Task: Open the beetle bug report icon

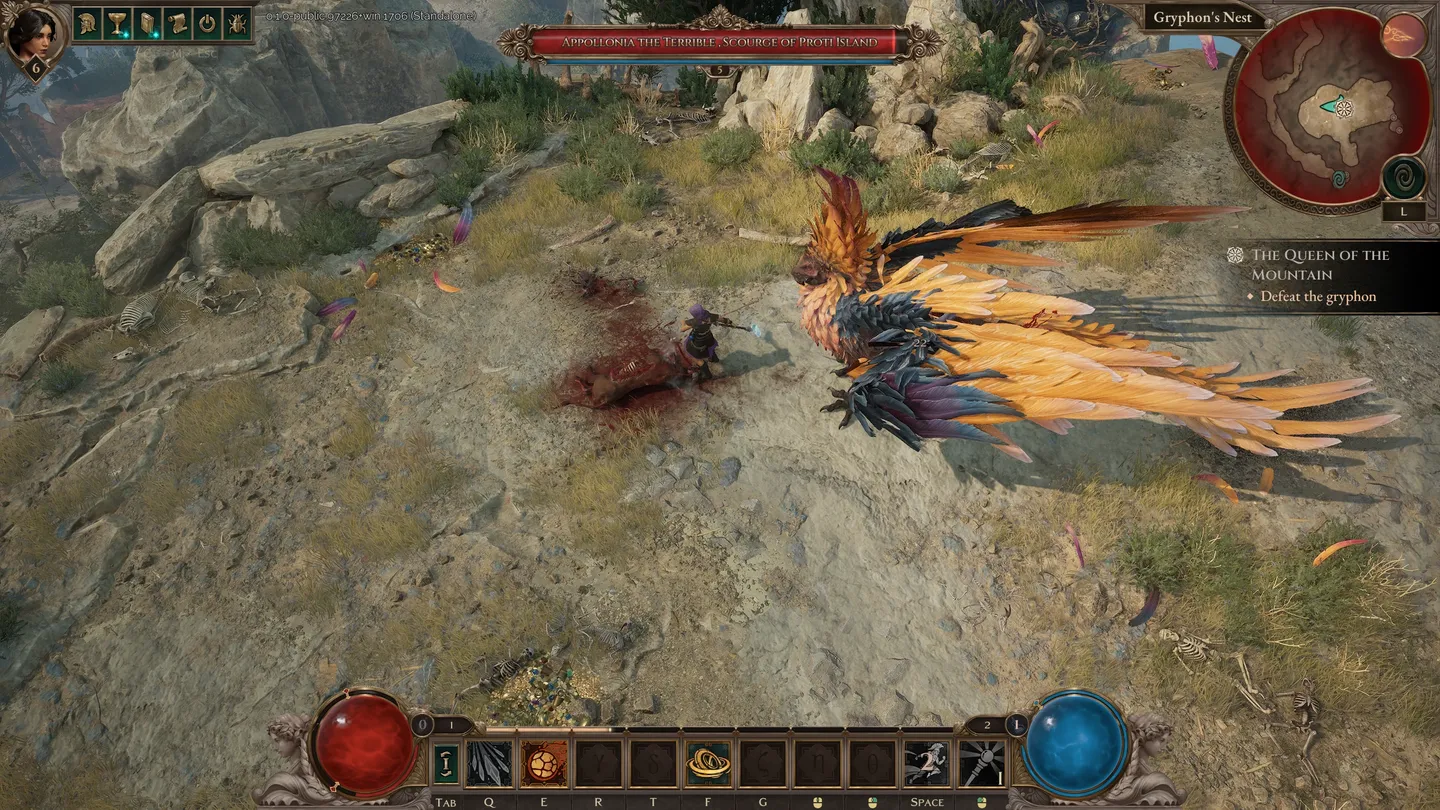Action: coord(238,23)
